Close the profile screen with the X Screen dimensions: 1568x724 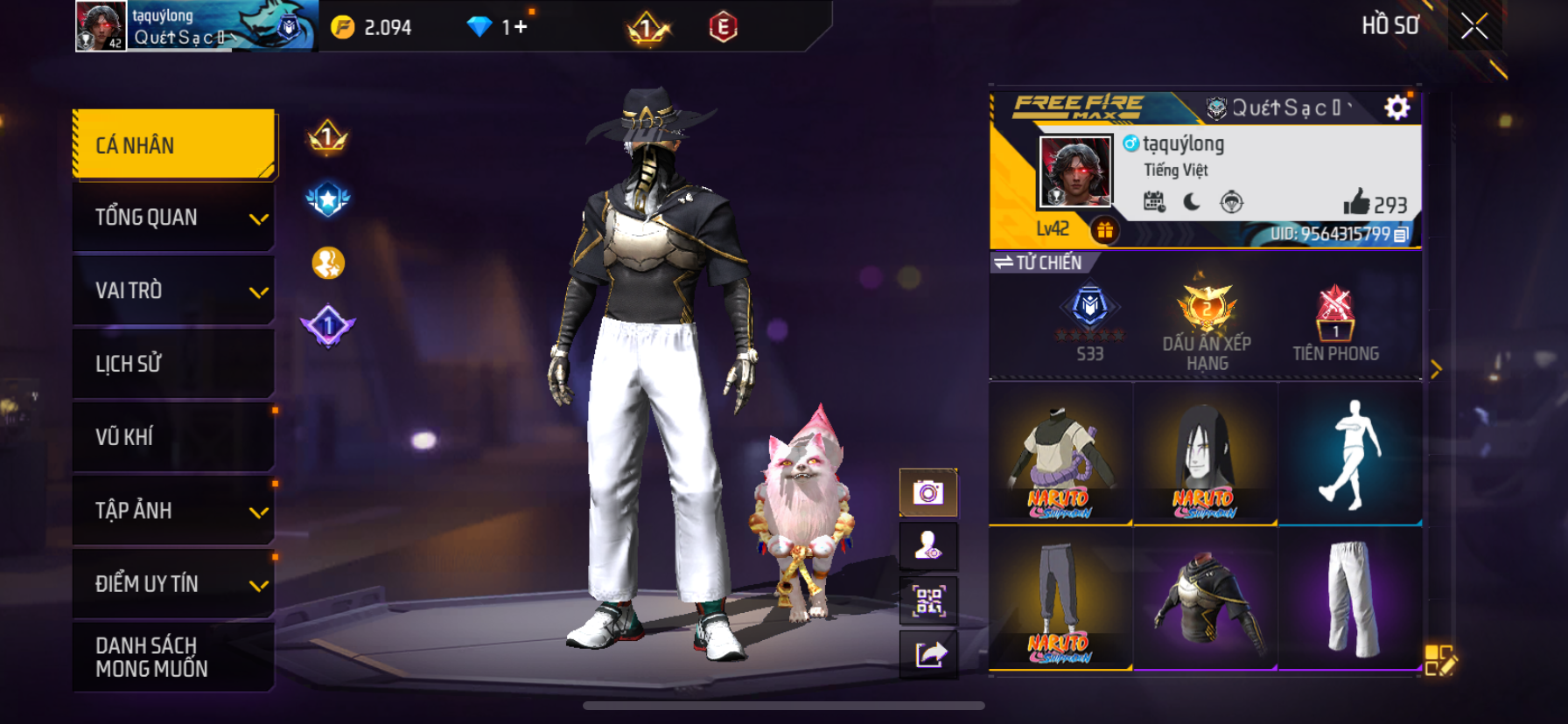[x=1474, y=27]
